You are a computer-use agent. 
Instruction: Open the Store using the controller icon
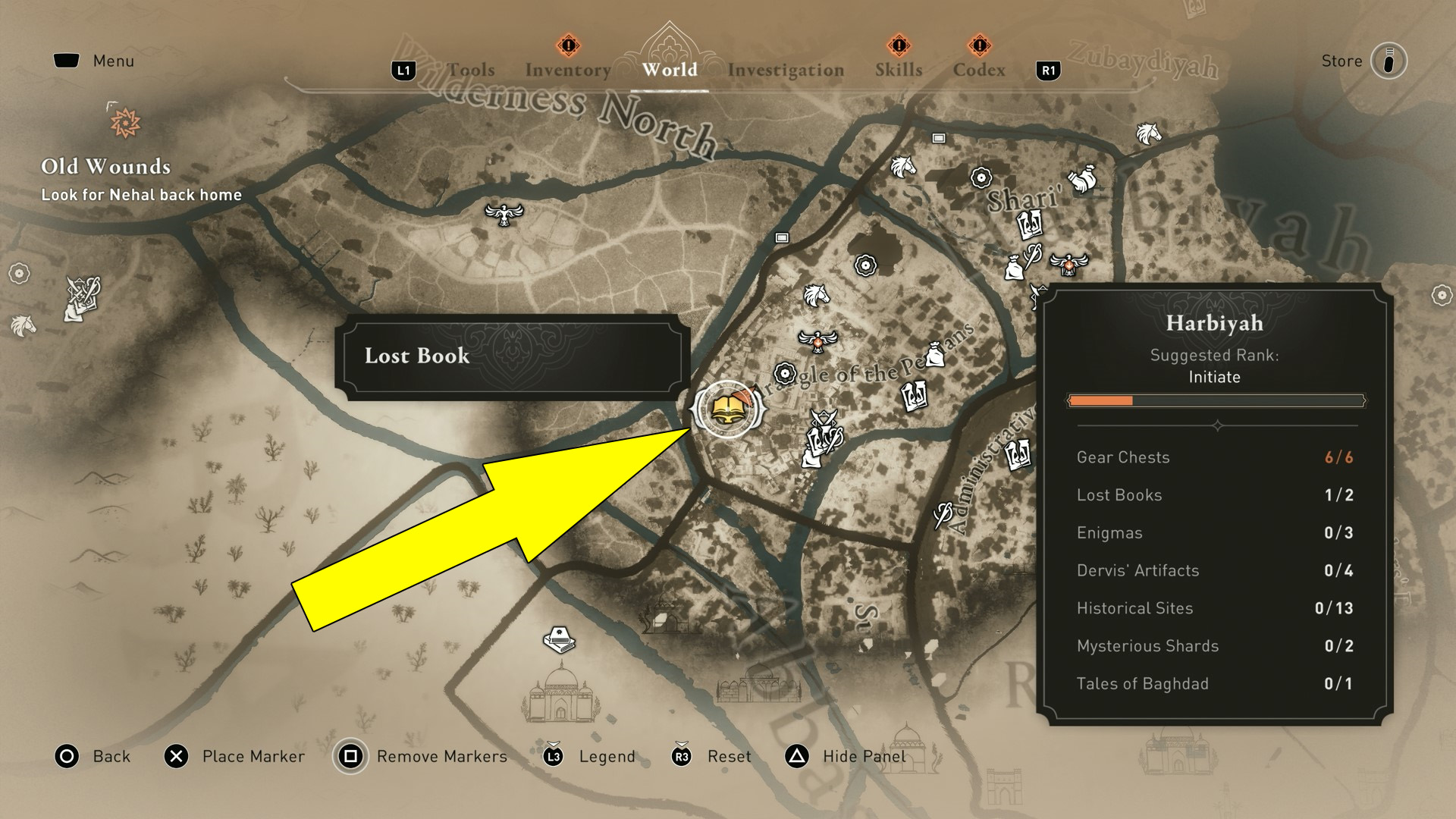1390,61
